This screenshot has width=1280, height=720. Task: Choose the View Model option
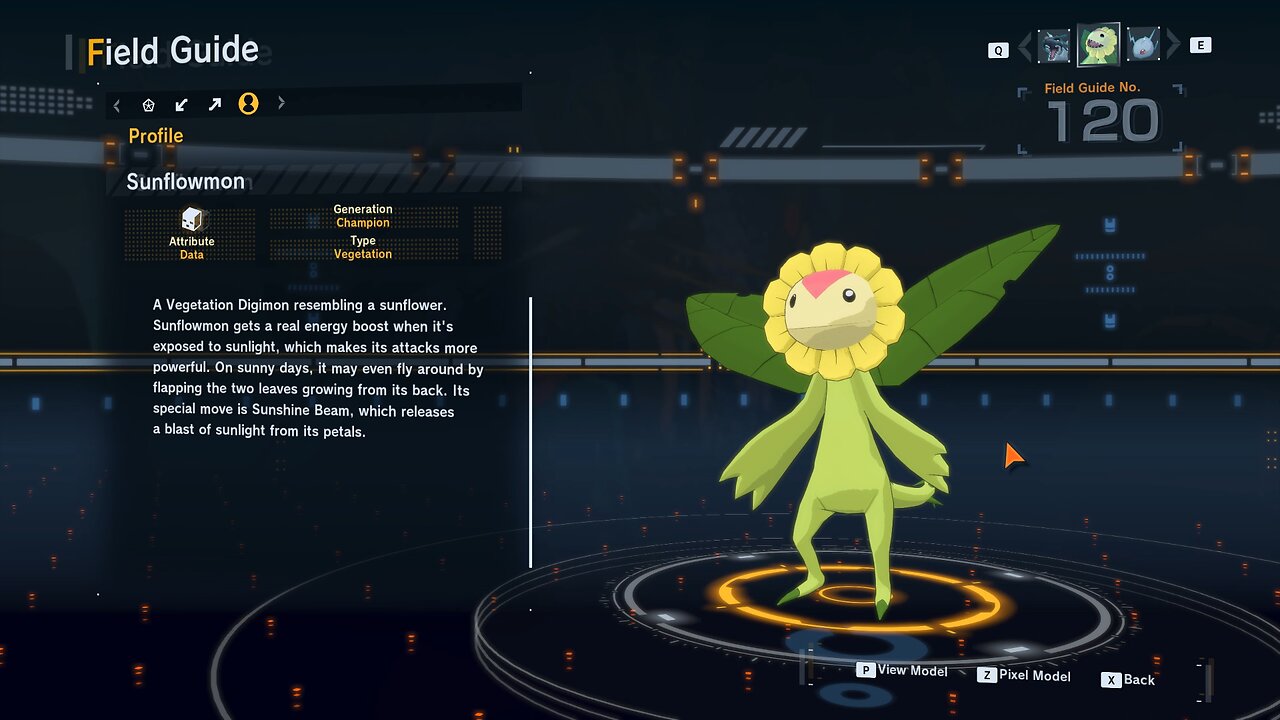(x=902, y=671)
